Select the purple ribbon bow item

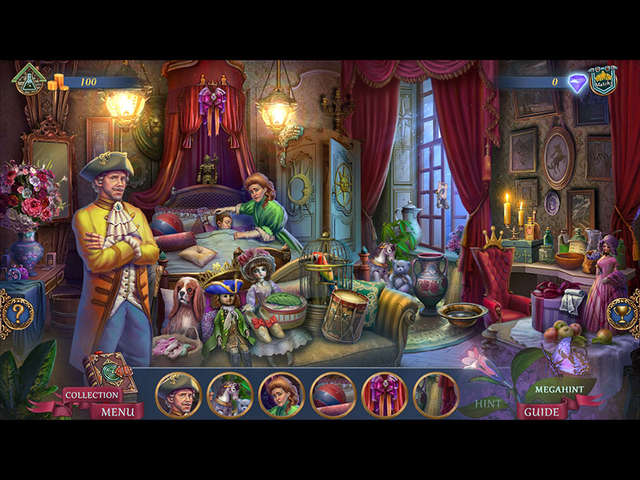(x=385, y=394)
